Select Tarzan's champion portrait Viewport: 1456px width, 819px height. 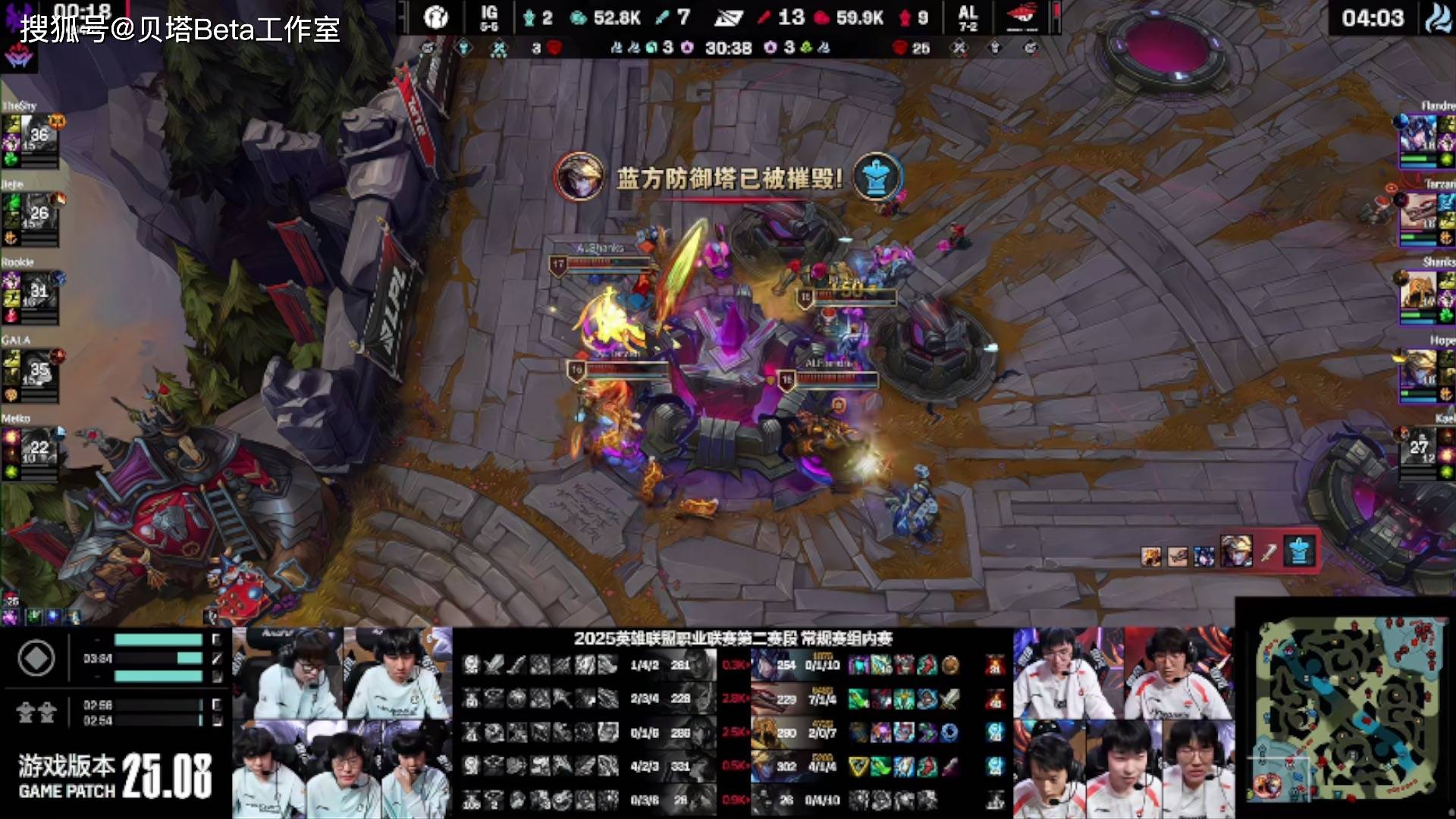(1417, 214)
